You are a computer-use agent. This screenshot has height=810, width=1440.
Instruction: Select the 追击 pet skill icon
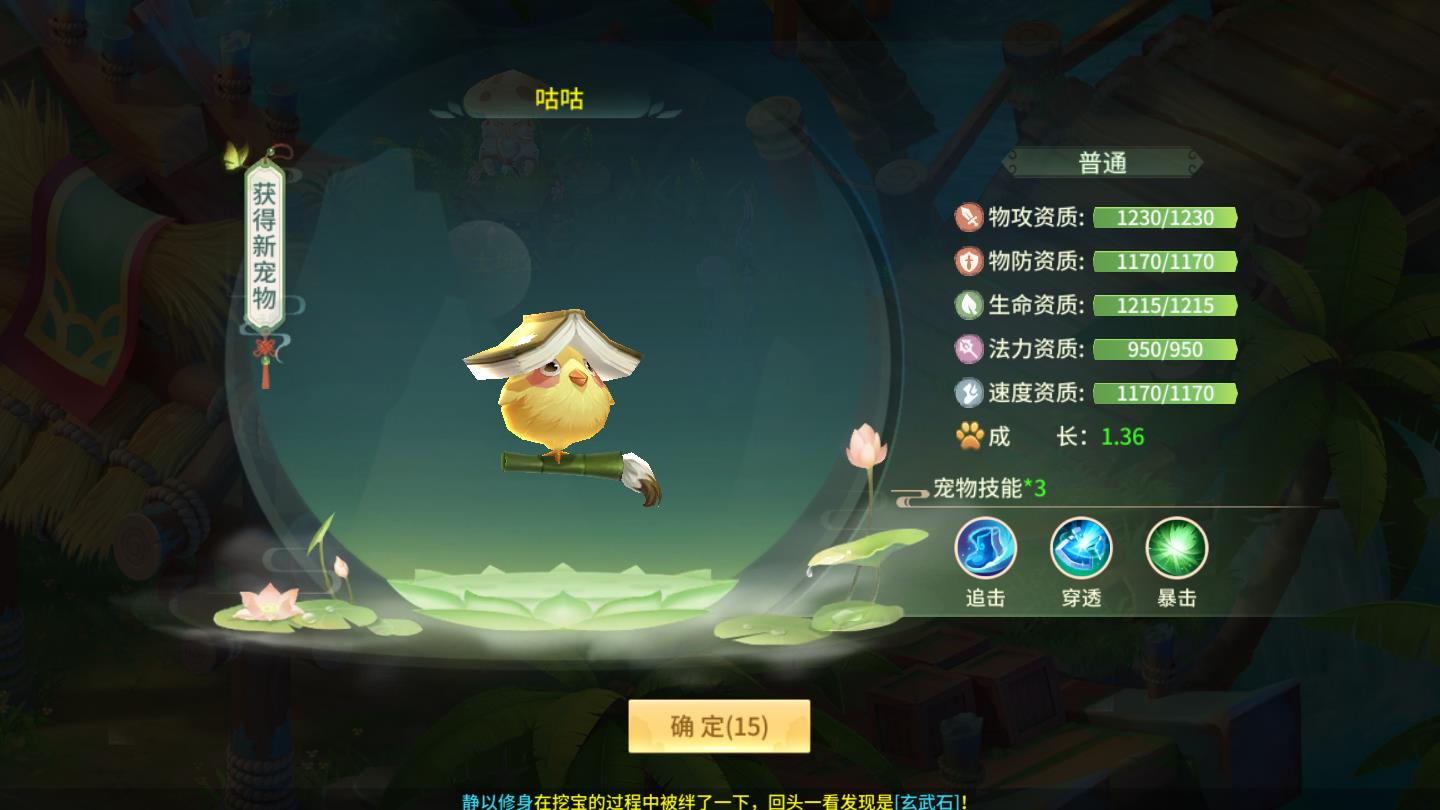coord(985,548)
